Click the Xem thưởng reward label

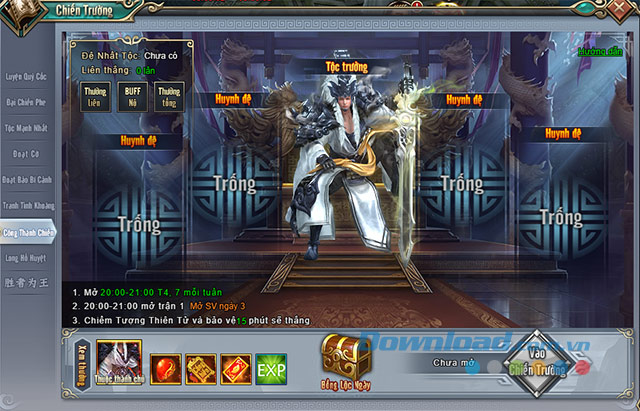[82, 362]
